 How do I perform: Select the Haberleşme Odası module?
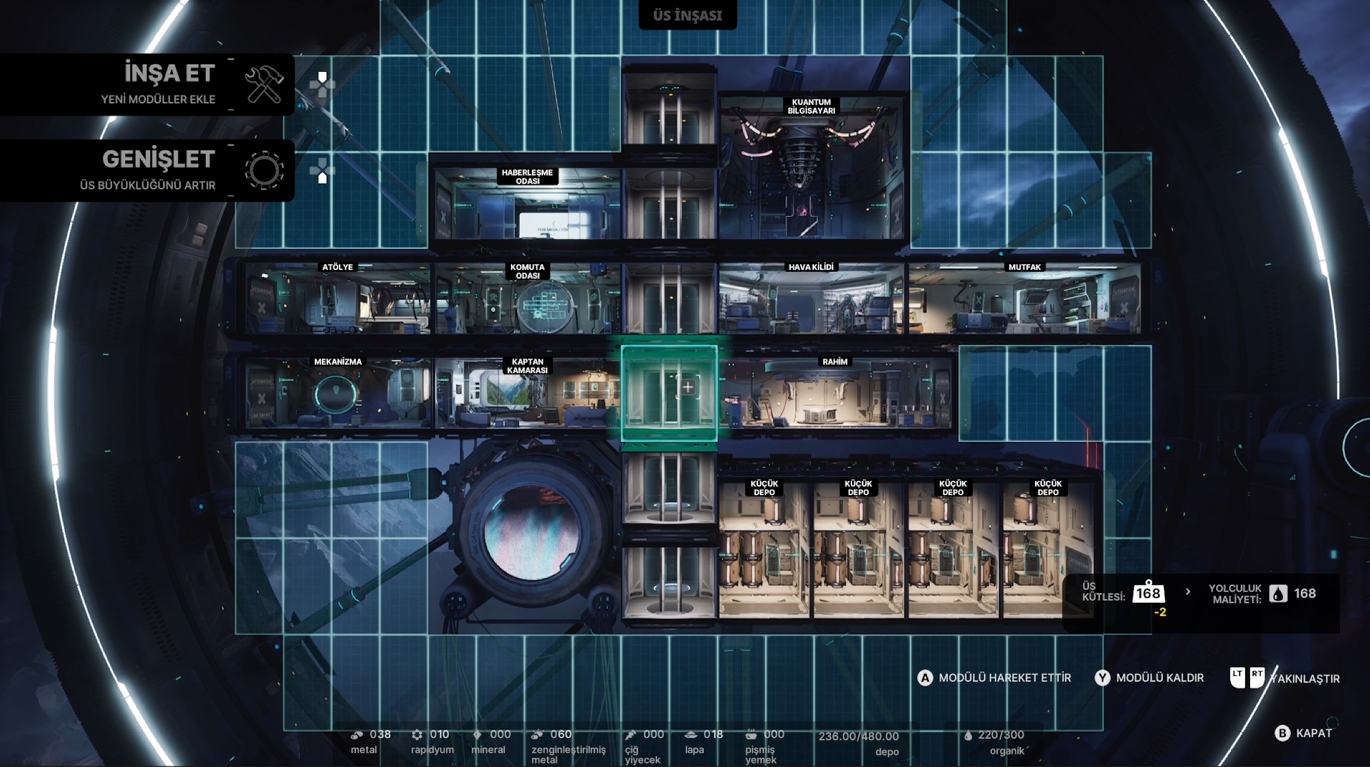point(527,204)
